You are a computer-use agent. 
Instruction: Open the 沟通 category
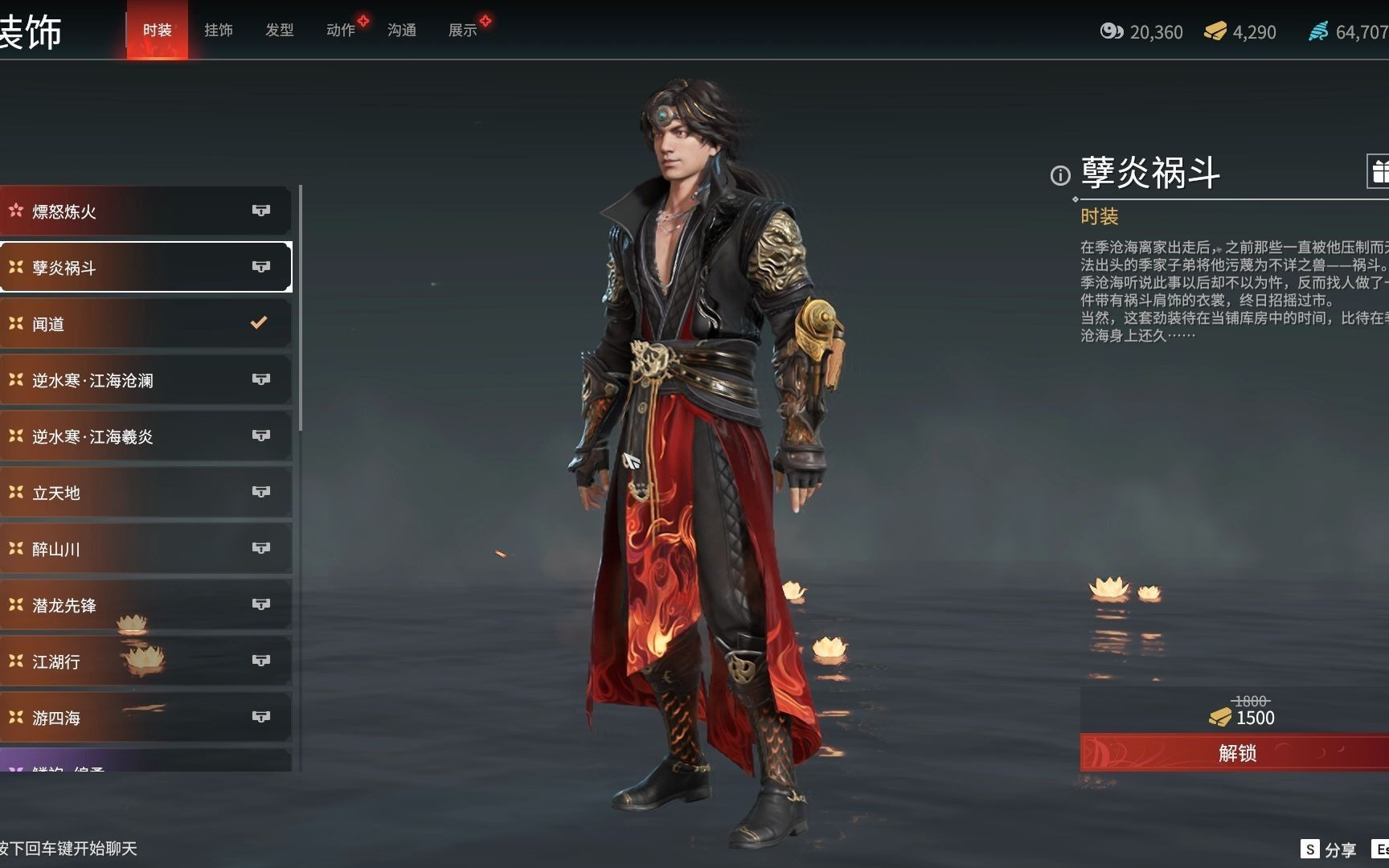(x=401, y=30)
